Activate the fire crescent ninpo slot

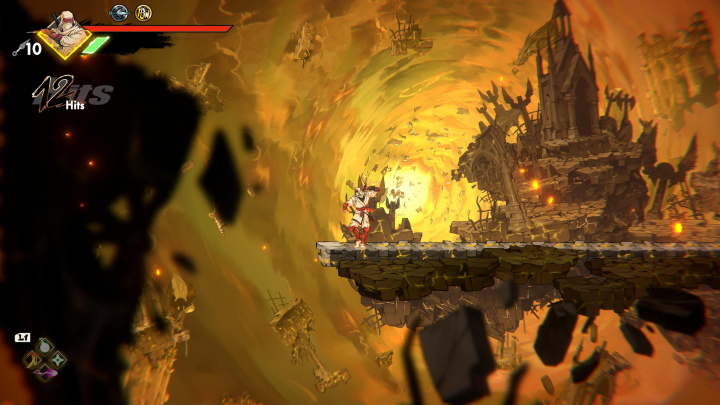[32, 360]
